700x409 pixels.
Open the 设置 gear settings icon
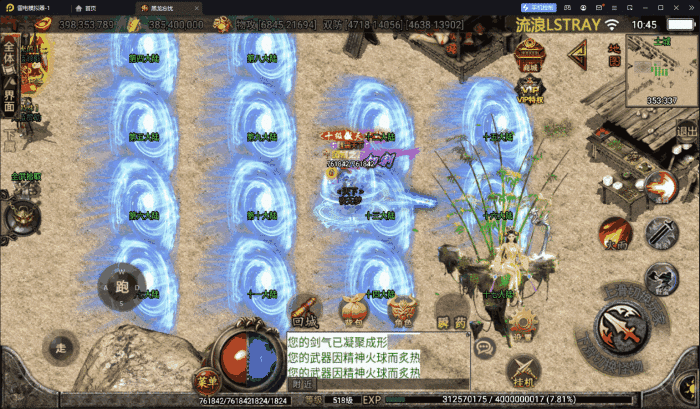[x=523, y=318]
